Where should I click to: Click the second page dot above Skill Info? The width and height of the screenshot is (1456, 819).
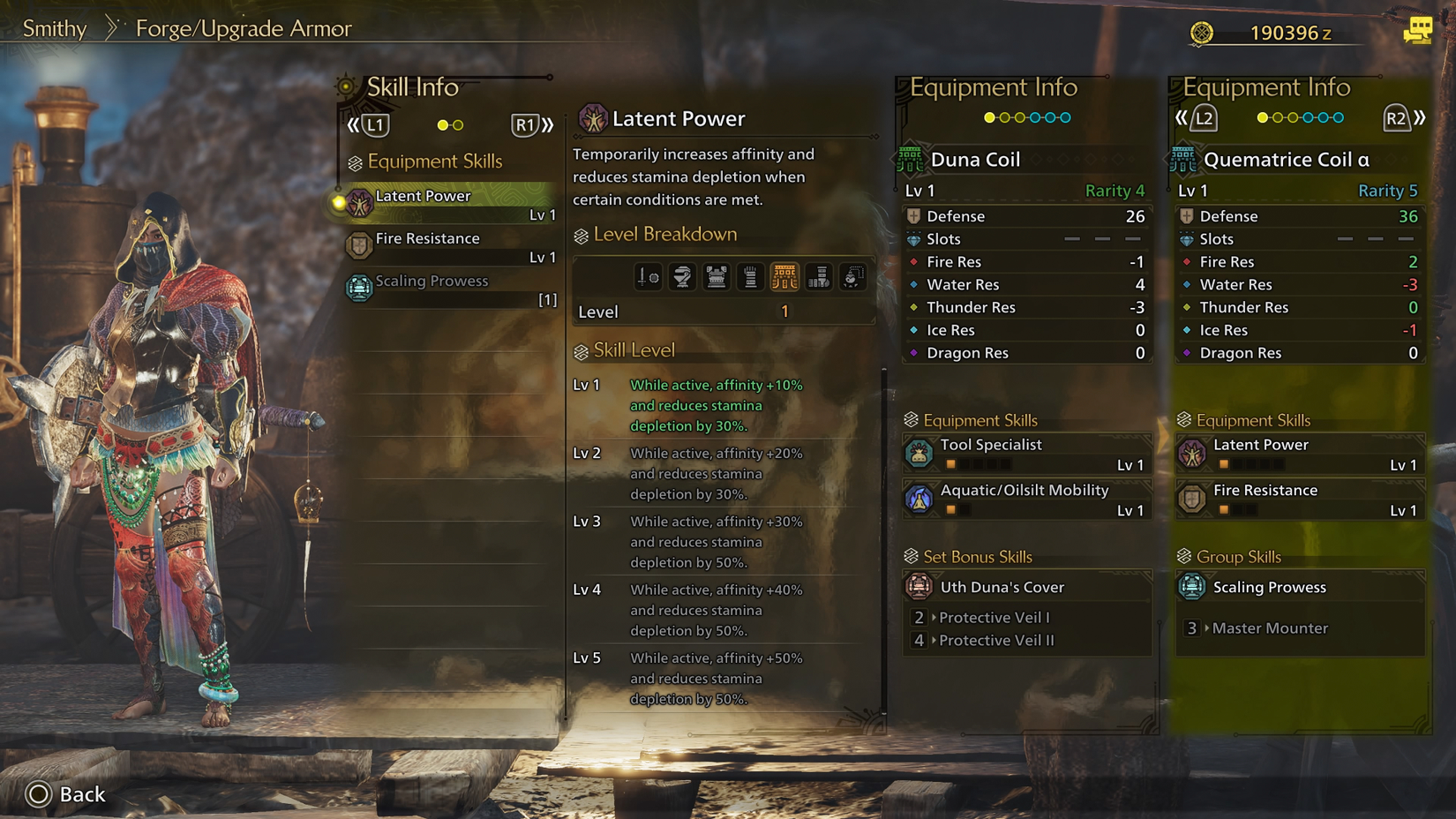click(x=460, y=124)
